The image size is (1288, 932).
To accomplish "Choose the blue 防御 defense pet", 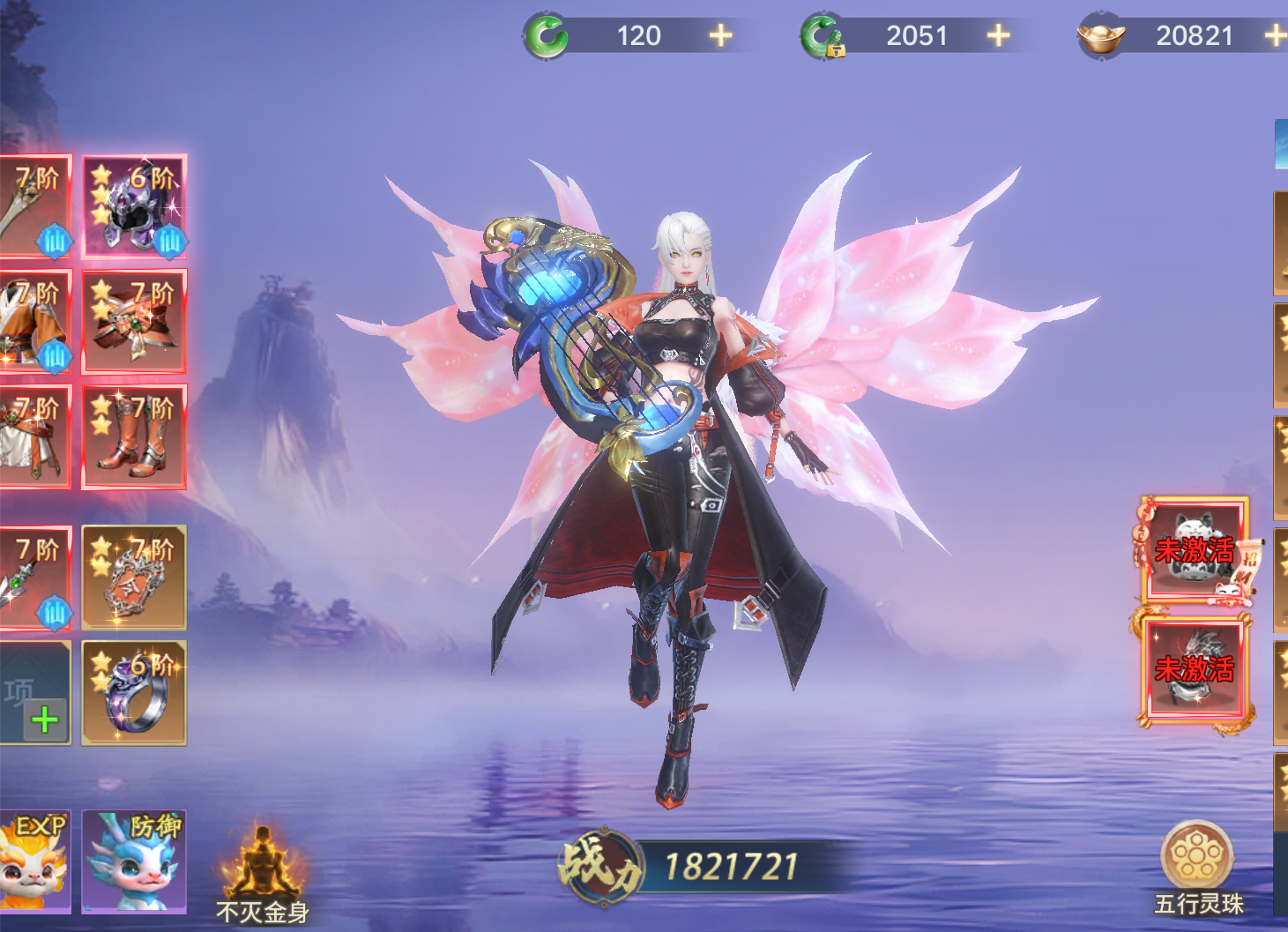I will [134, 861].
